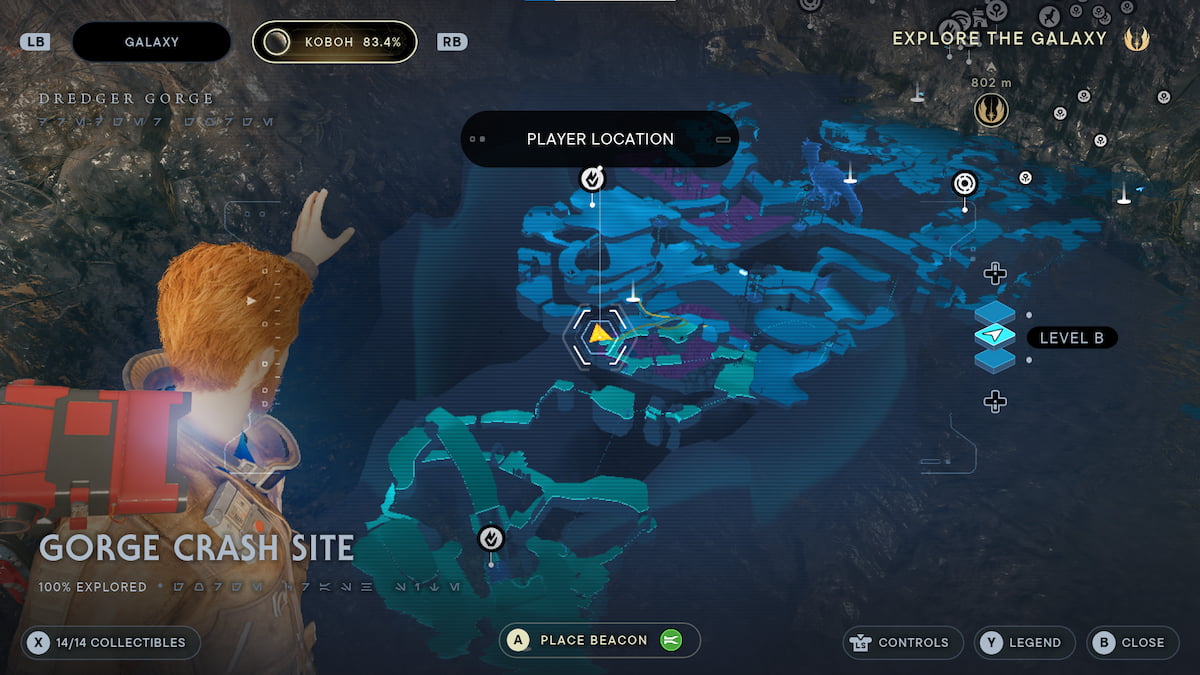The width and height of the screenshot is (1200, 675).
Task: Select the yellow player location arrow marker
Action: click(599, 334)
